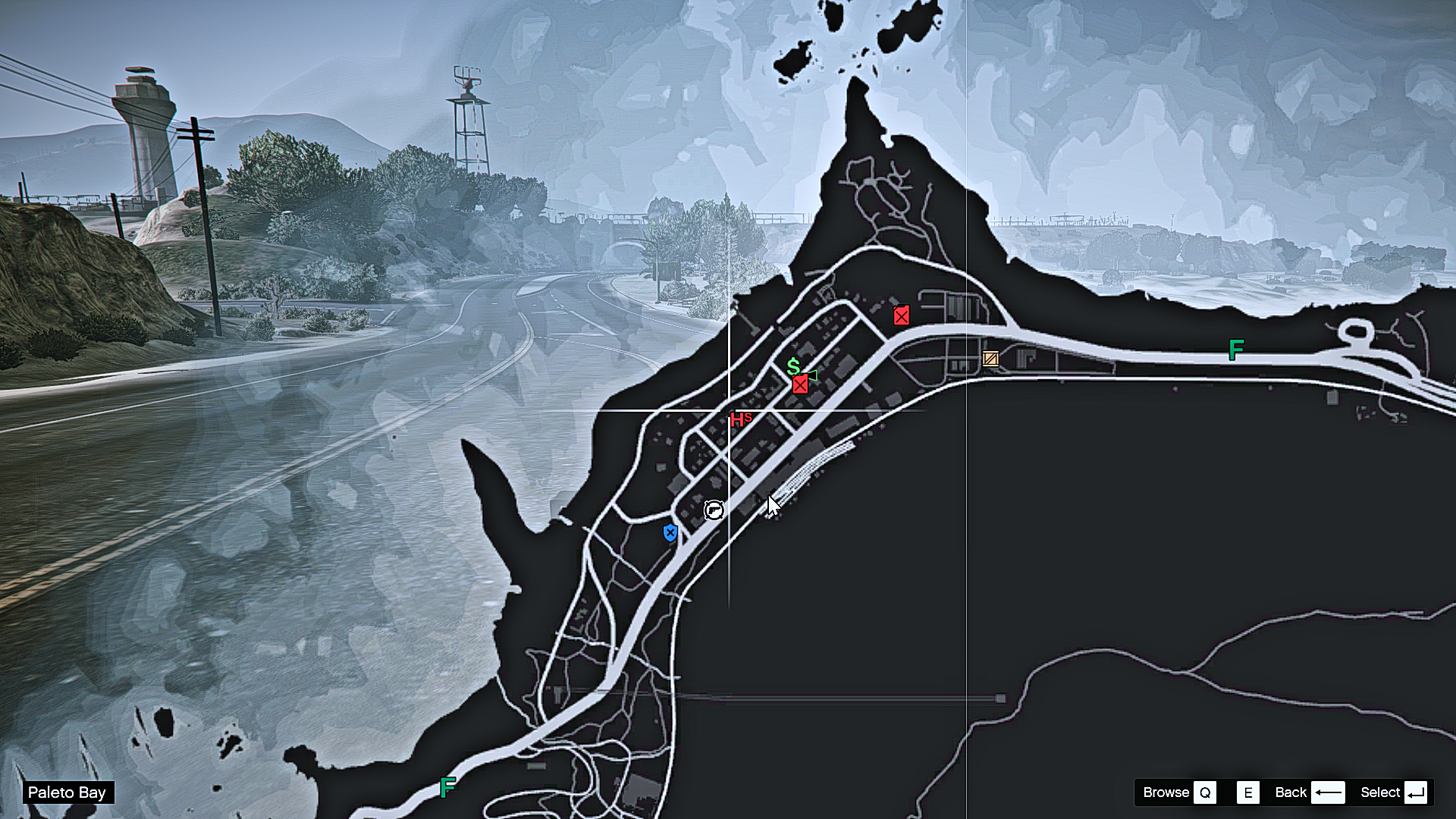Pick the red jerry can beside the dollar sign
This screenshot has width=1456, height=819.
click(x=800, y=385)
